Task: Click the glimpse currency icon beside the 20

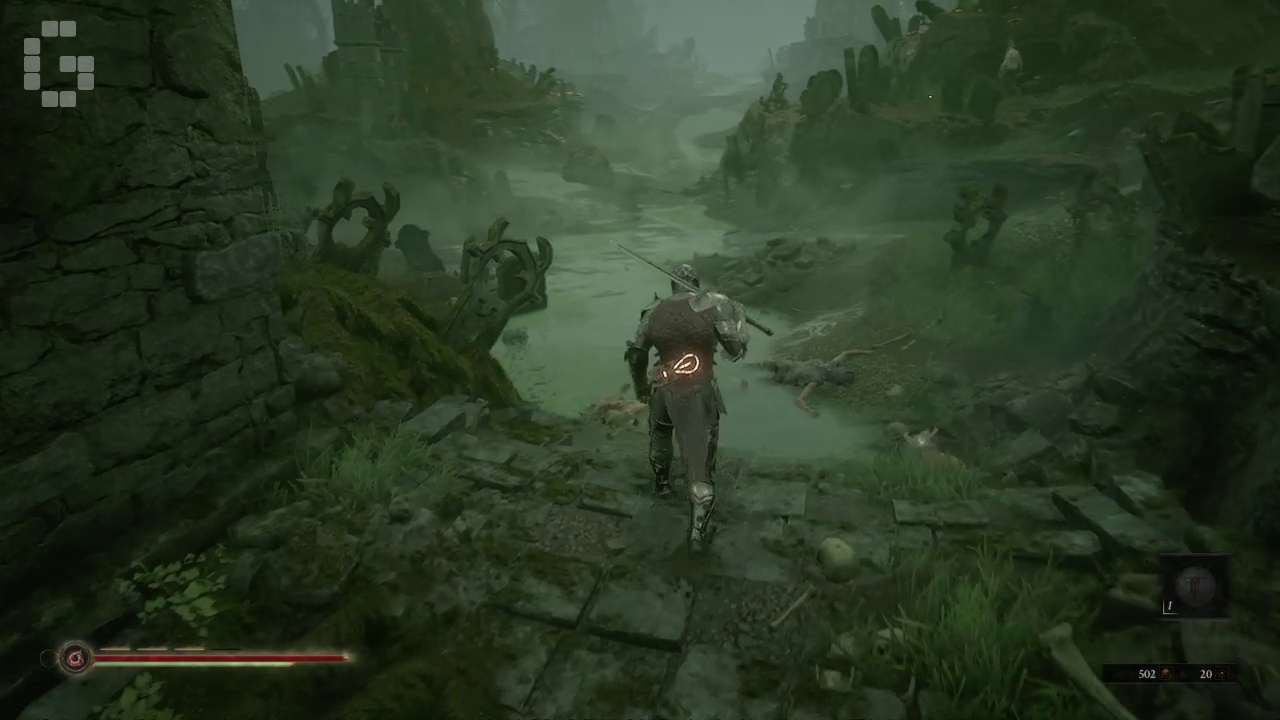Action: [1222, 674]
